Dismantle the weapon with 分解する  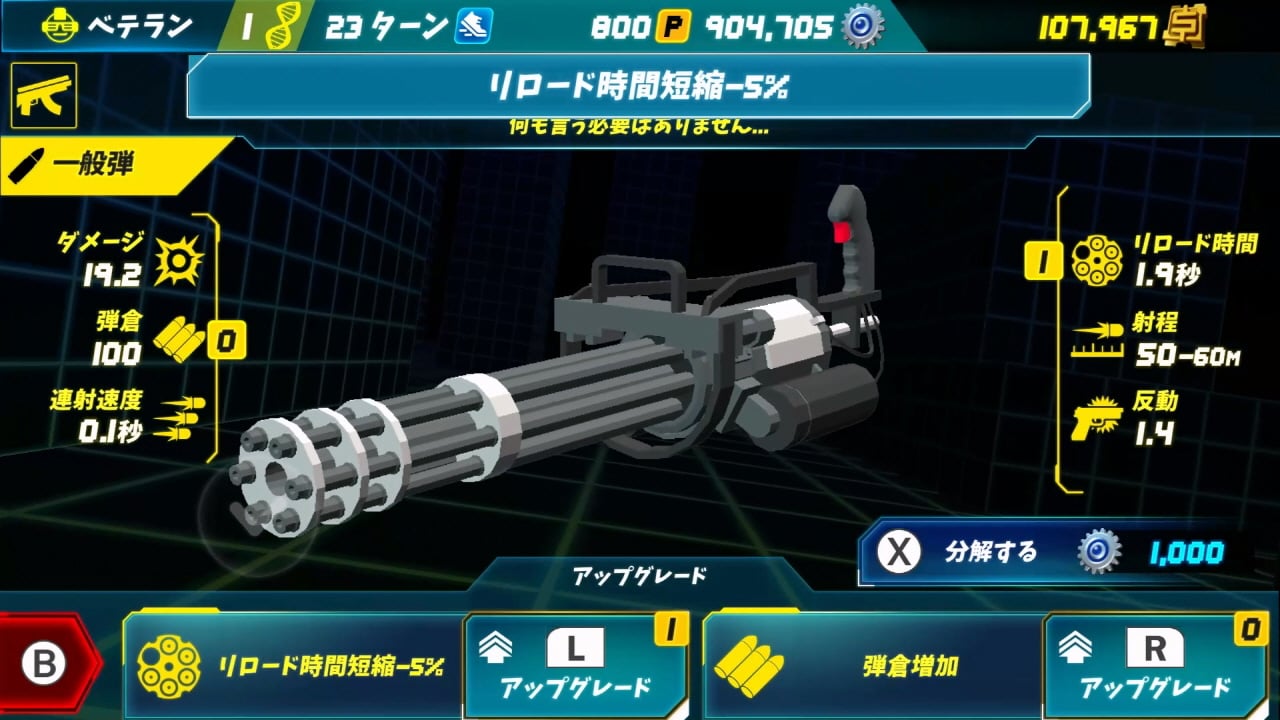pos(1050,552)
